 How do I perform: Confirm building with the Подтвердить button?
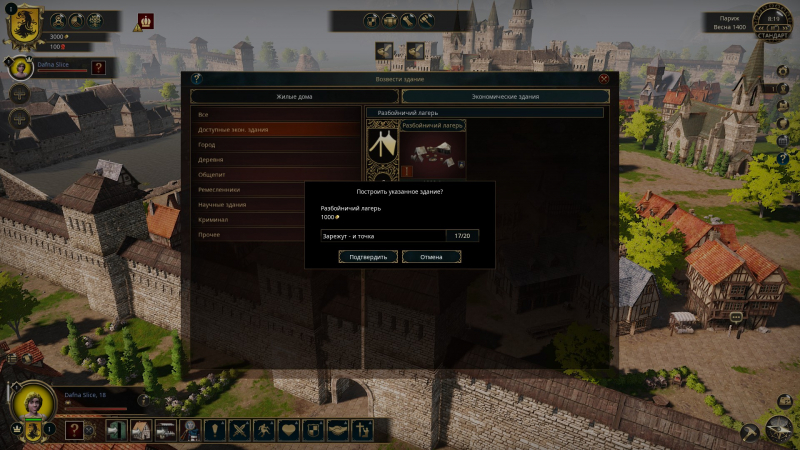(367, 257)
